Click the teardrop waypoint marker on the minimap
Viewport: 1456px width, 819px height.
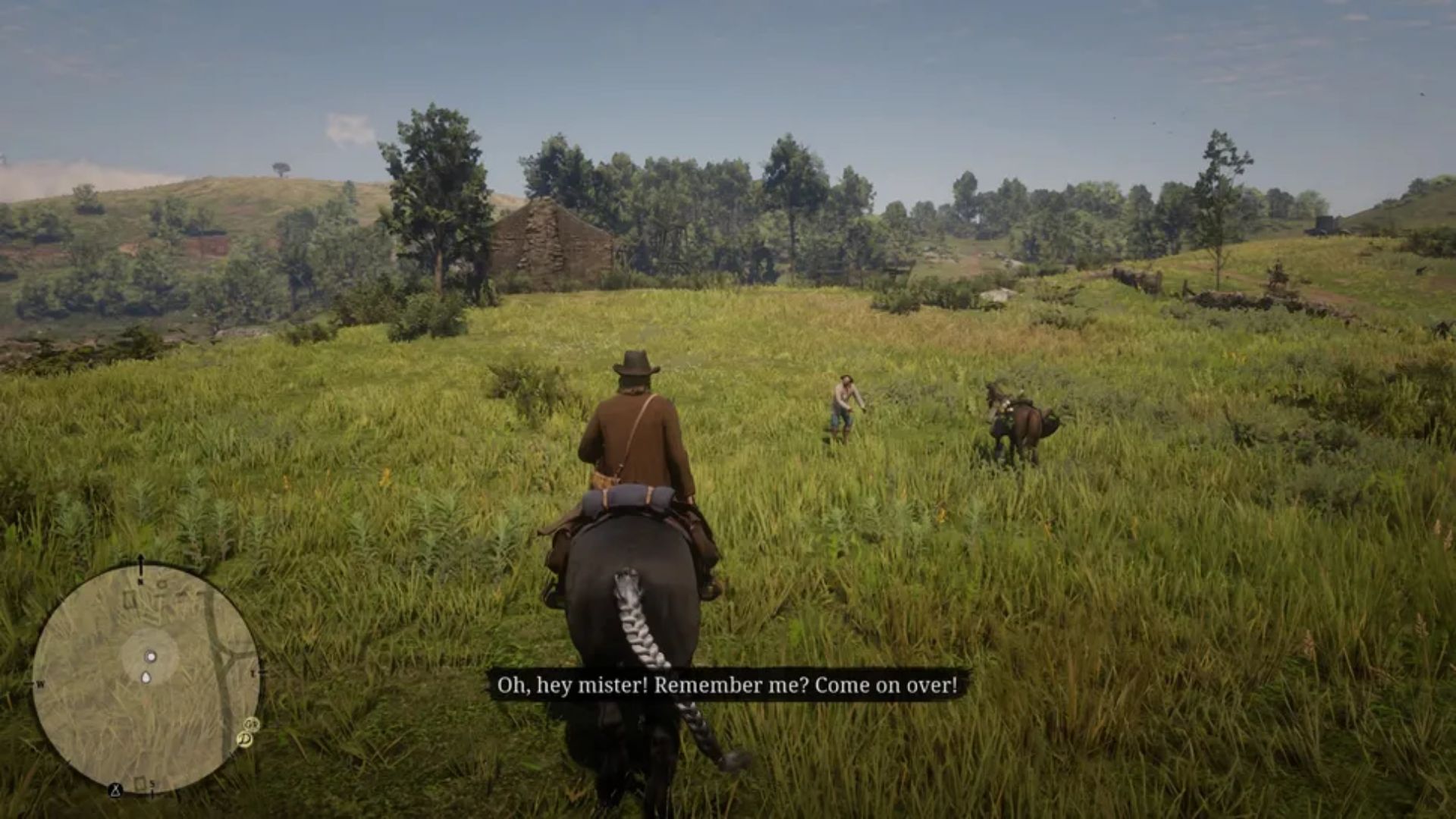[x=146, y=677]
